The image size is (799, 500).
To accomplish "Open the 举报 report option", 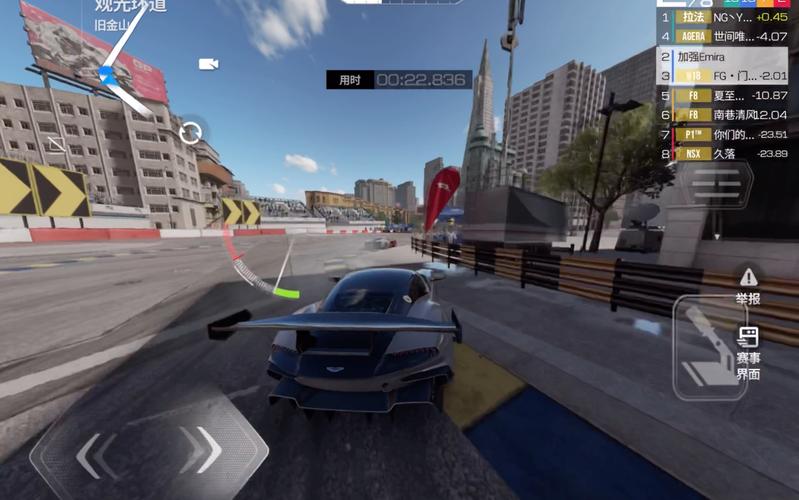I will coord(747,286).
